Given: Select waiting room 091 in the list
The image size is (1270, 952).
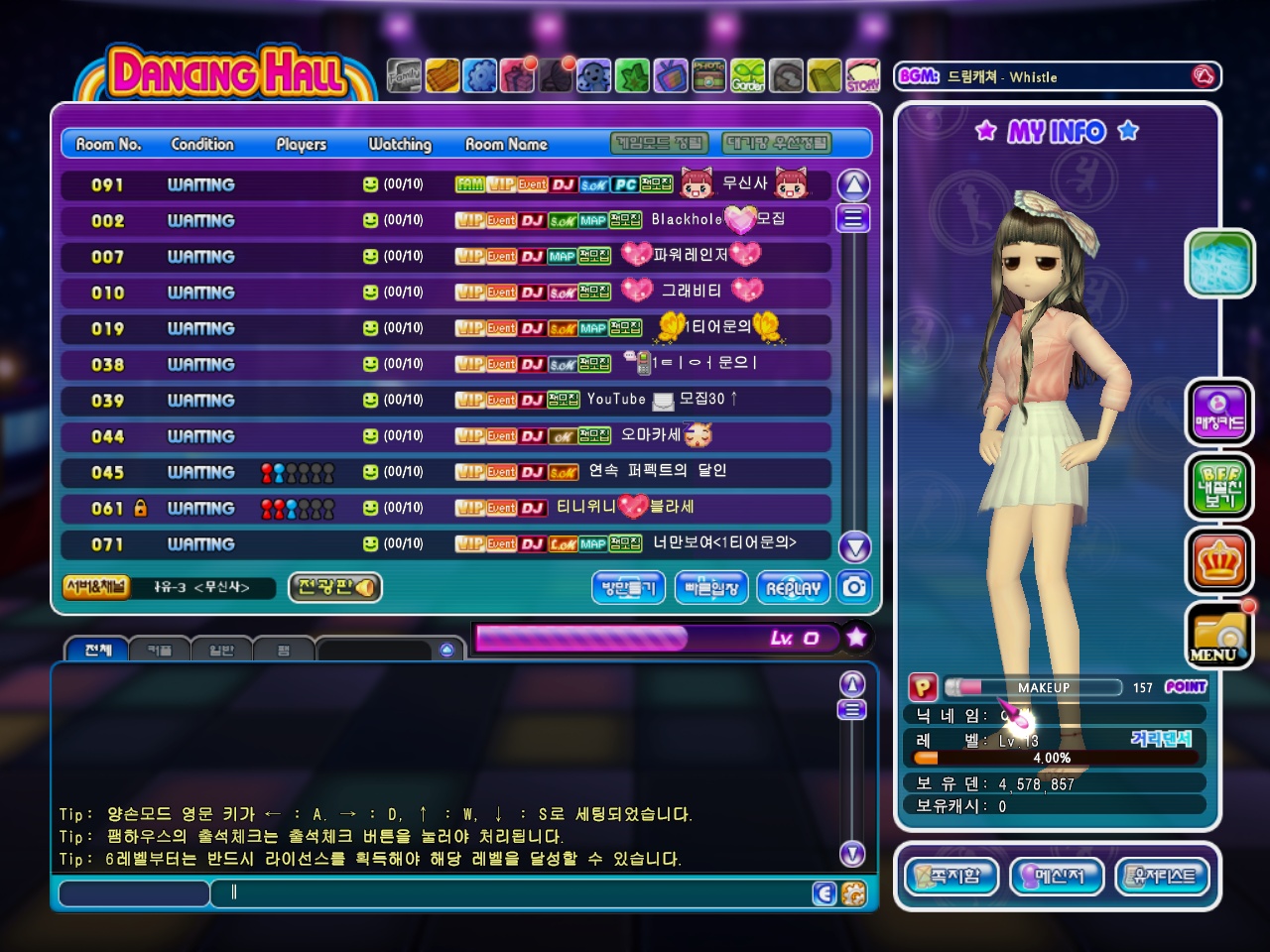Looking at the screenshot, I should pyautogui.click(x=446, y=184).
